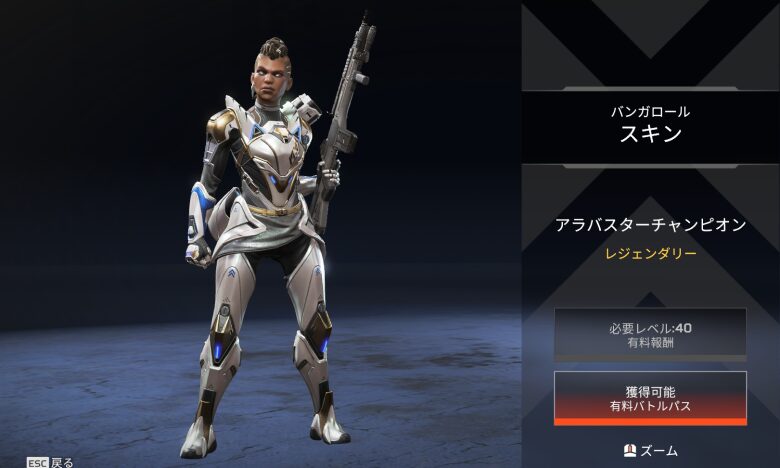Go back with the 戻る button
The width and height of the screenshot is (780, 468).
coord(50,462)
